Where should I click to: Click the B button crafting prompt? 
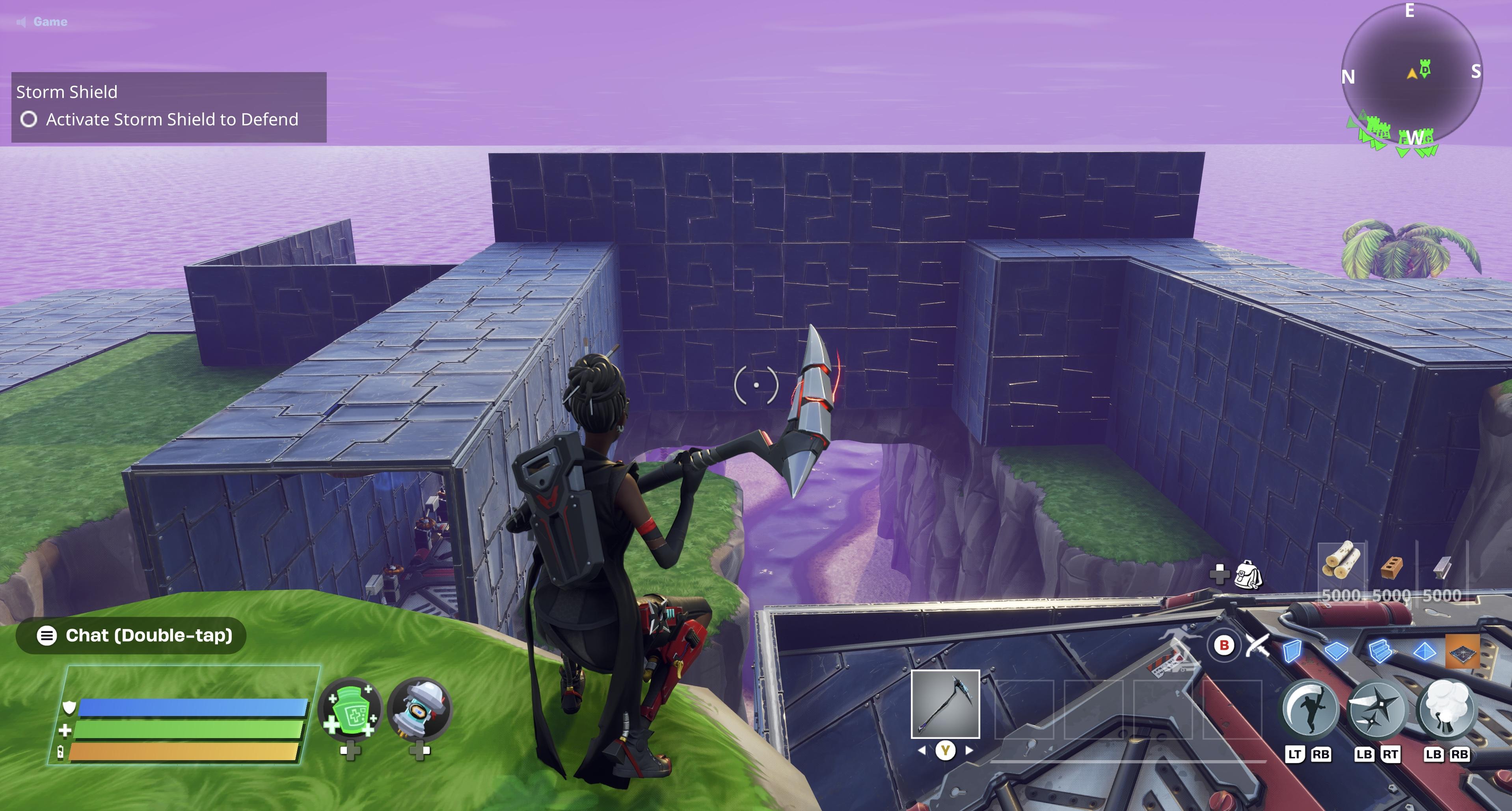pos(1225,645)
